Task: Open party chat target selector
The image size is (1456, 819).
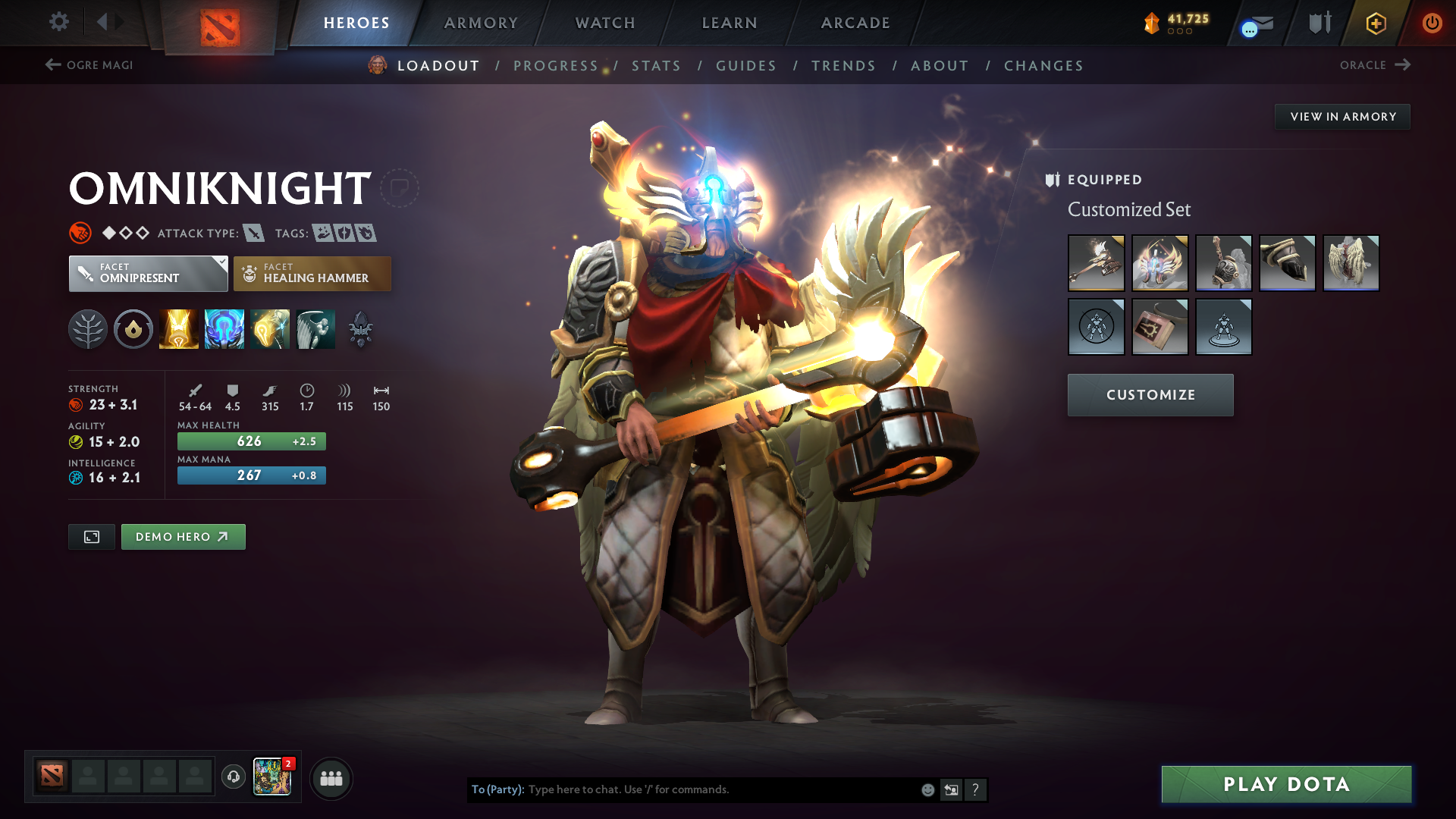Action: coord(497,789)
